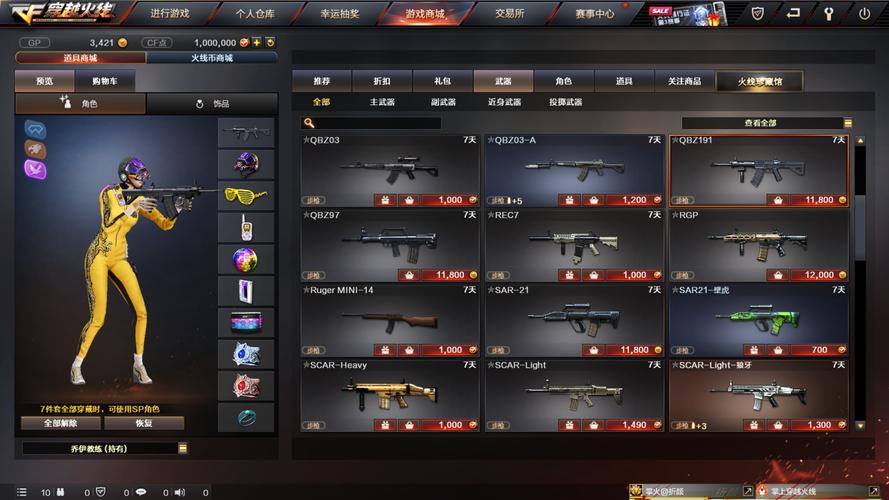Open the 赛事中心 tournament menu
Viewport: 889px width, 500px height.
(594, 14)
